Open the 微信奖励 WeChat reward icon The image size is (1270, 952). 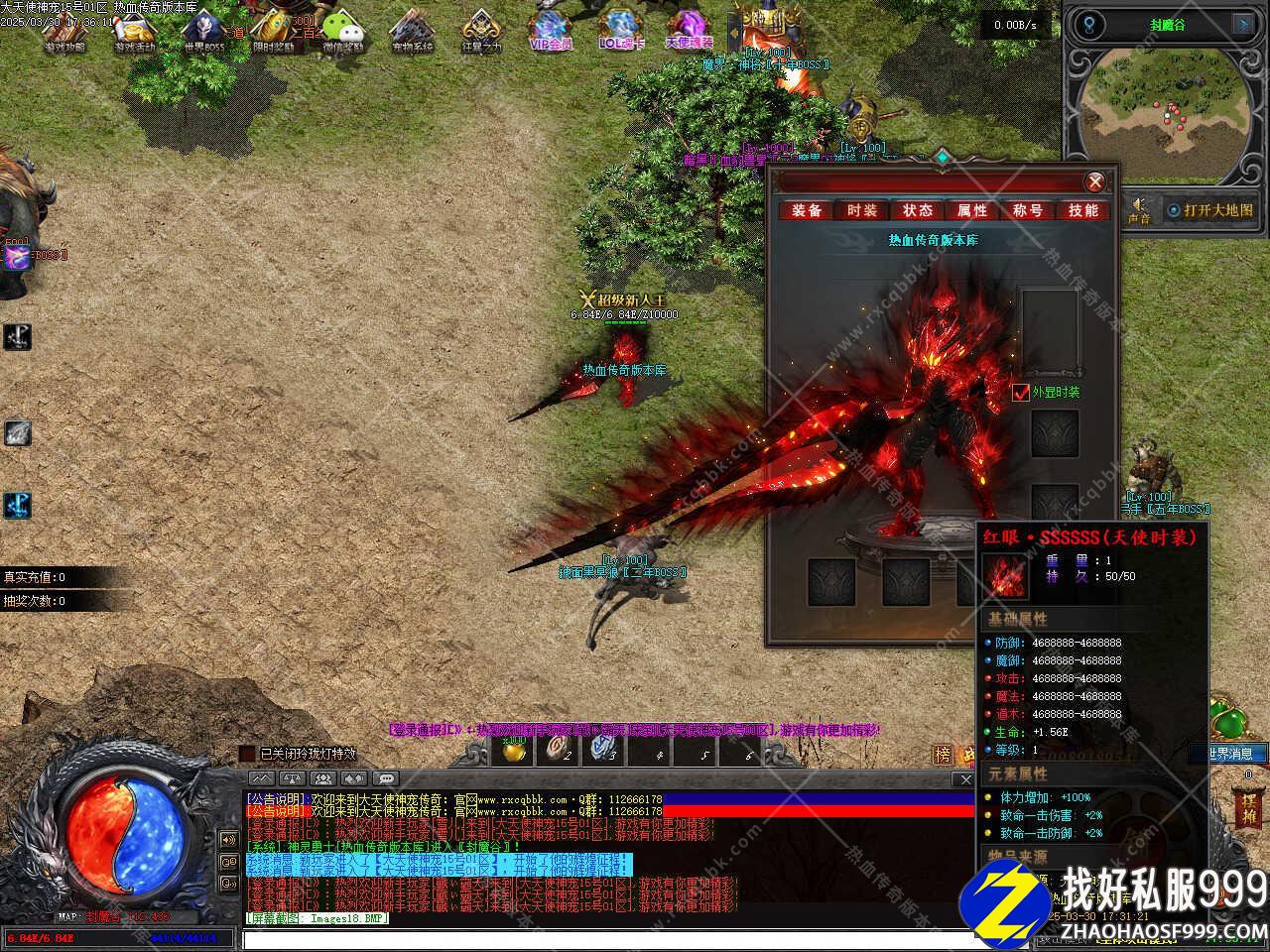(342, 30)
